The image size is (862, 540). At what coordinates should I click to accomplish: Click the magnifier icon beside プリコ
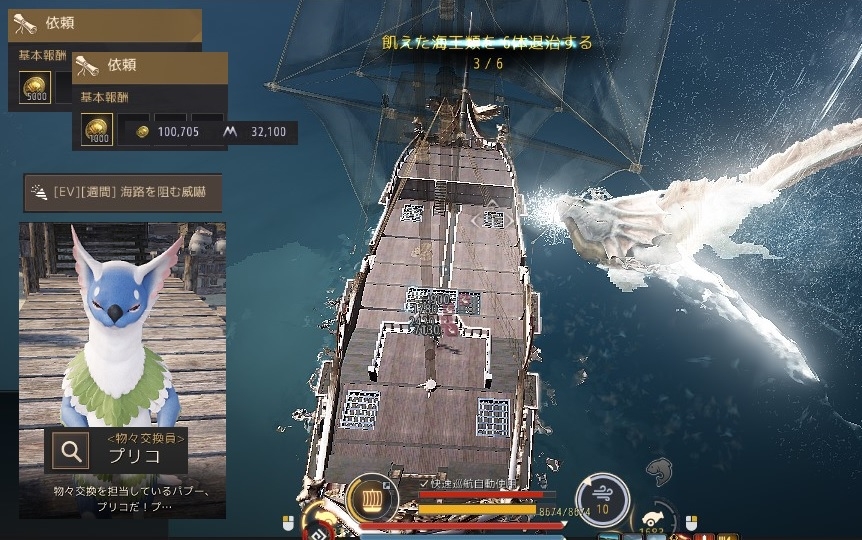click(x=71, y=451)
